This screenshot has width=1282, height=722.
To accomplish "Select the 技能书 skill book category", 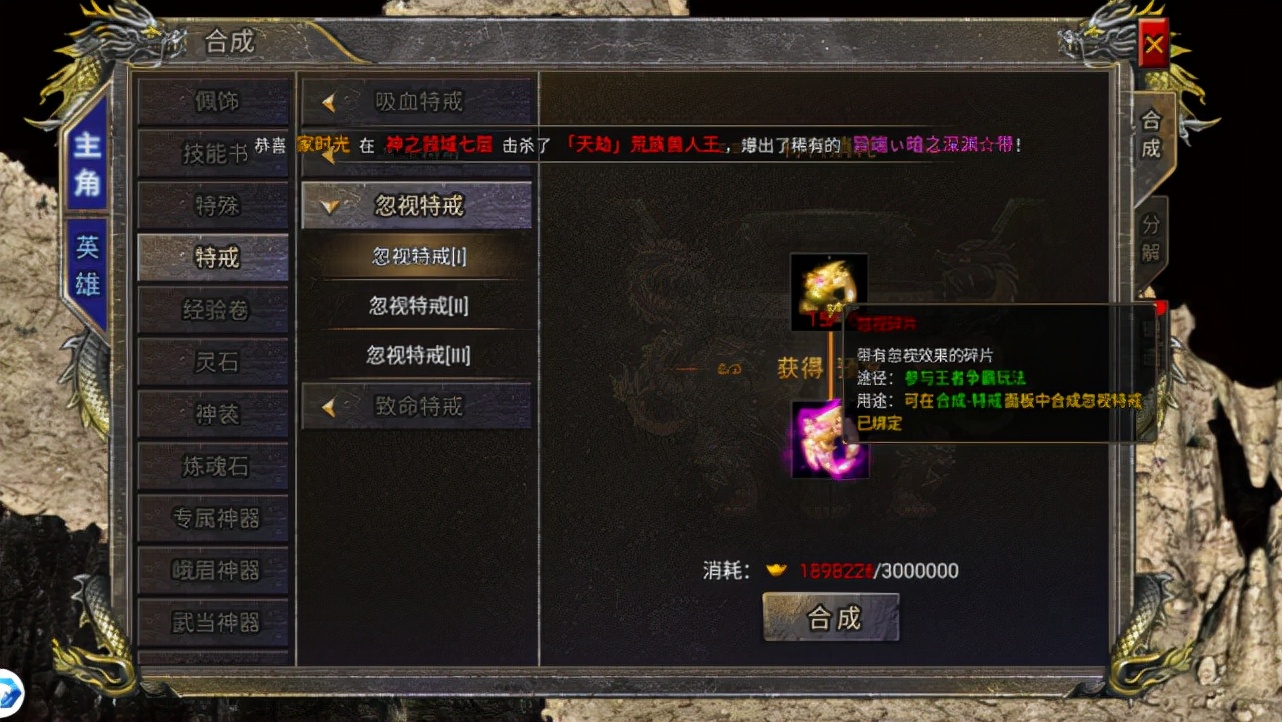I will click(x=213, y=153).
